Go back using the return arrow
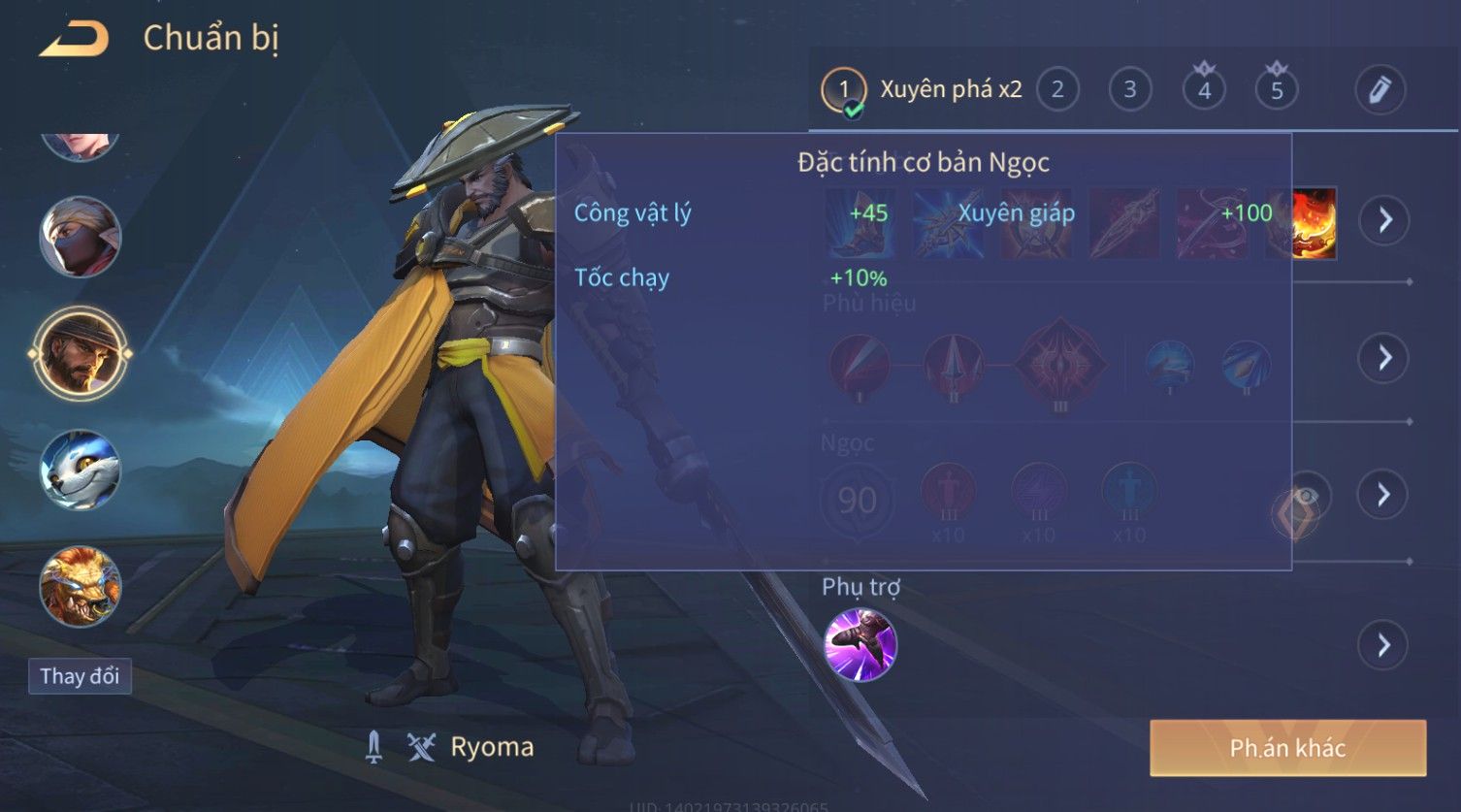1461x812 pixels. [74, 39]
